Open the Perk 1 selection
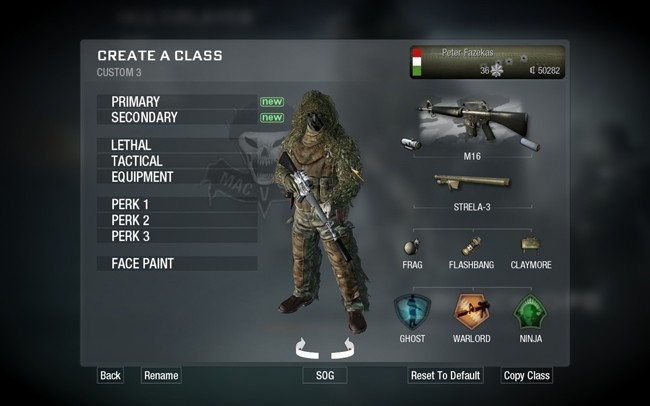Viewport: 650px width, 406px height. pos(130,205)
